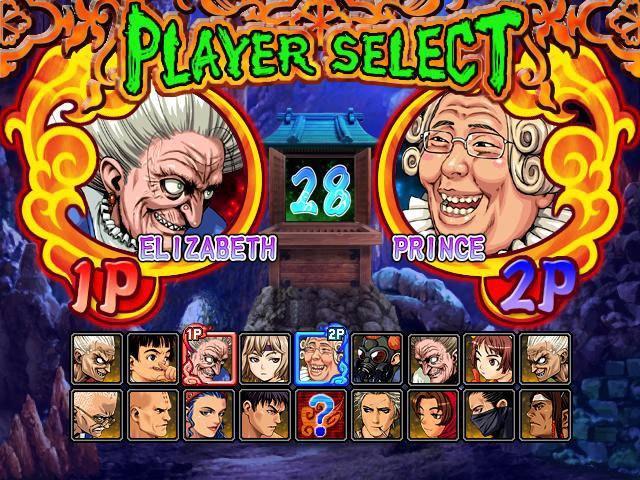Choose Prince's tile marked 2P
640x480 pixels.
pos(321,358)
